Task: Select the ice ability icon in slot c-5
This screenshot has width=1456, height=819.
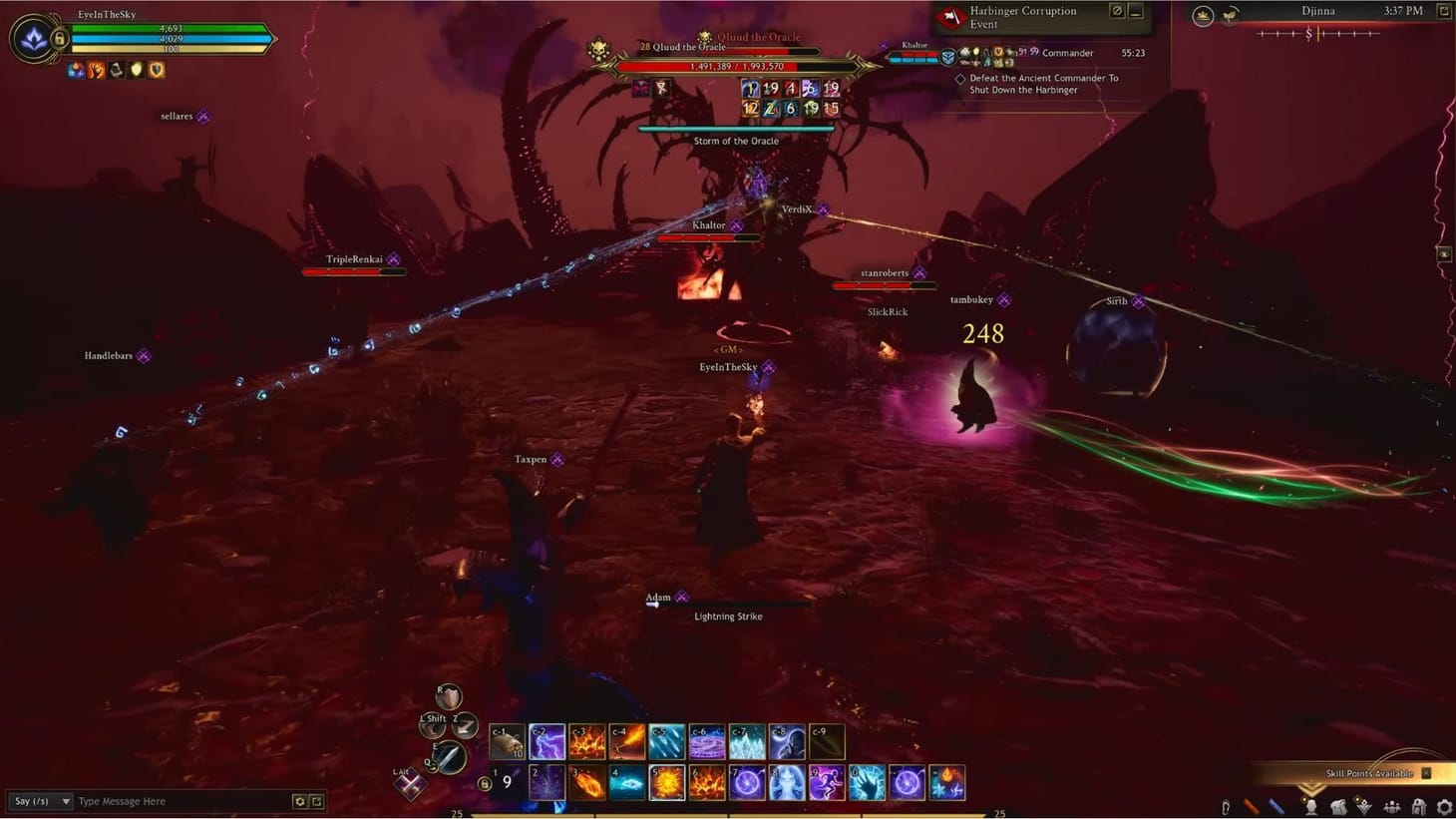Action: click(666, 739)
